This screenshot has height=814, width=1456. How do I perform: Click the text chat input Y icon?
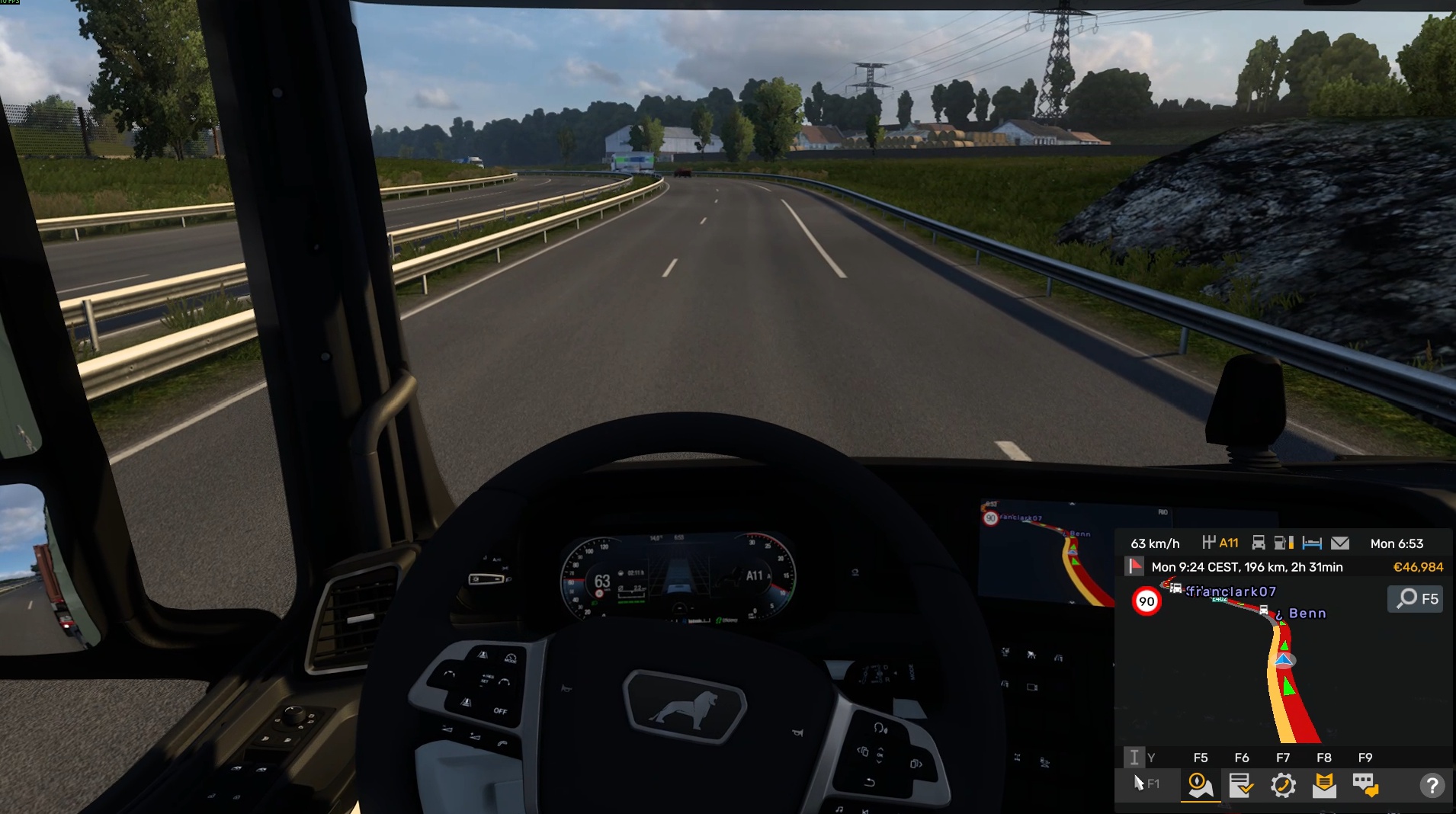pos(1135,757)
